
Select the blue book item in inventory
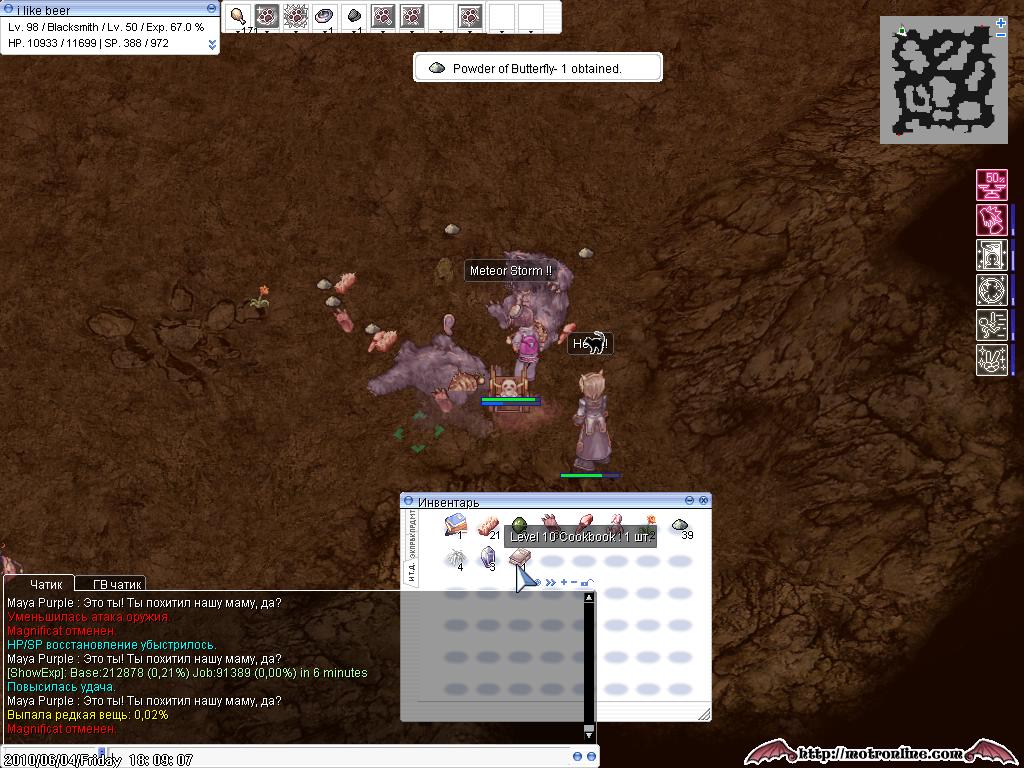point(455,525)
